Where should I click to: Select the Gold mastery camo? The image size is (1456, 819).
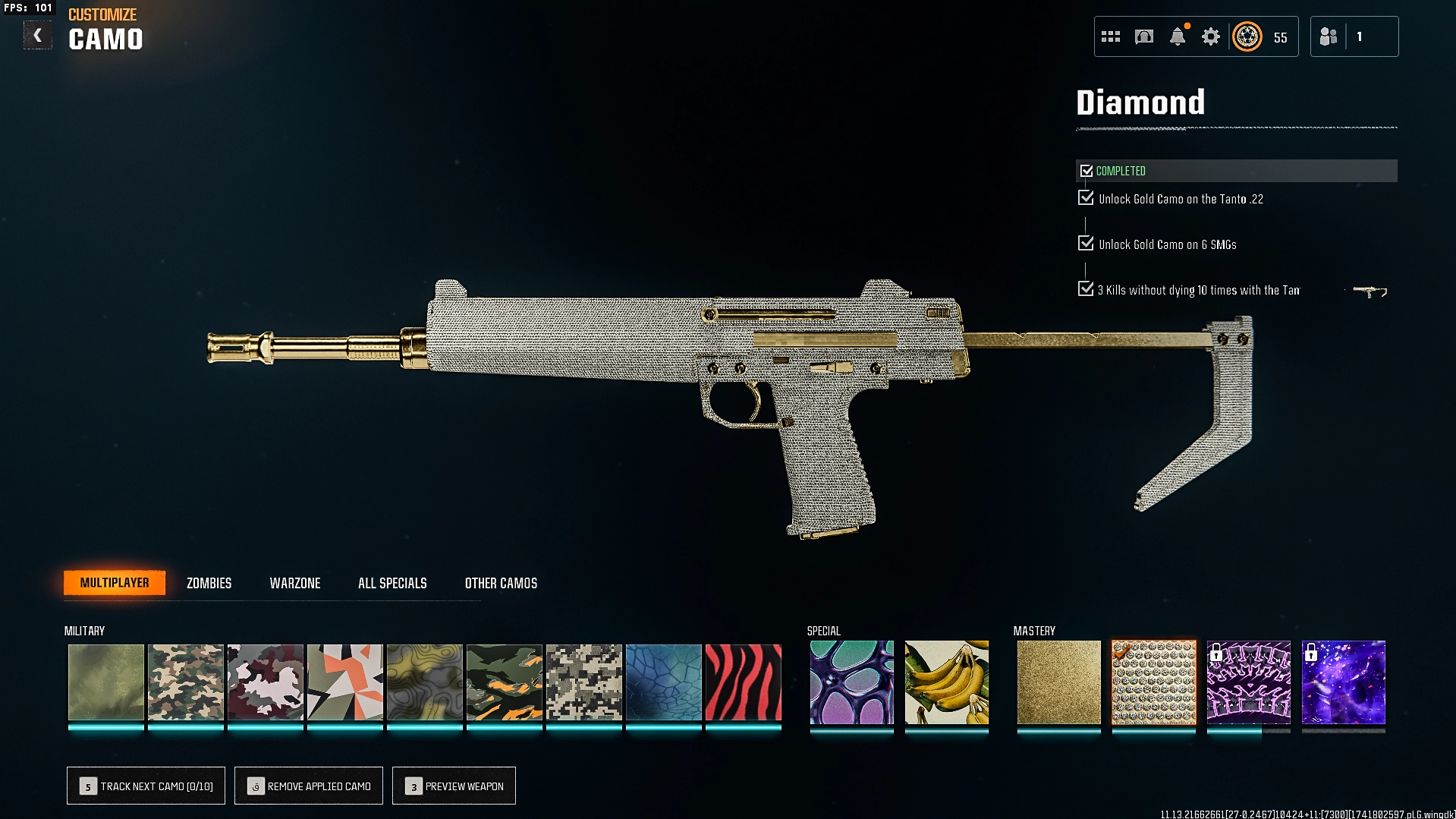click(1058, 682)
